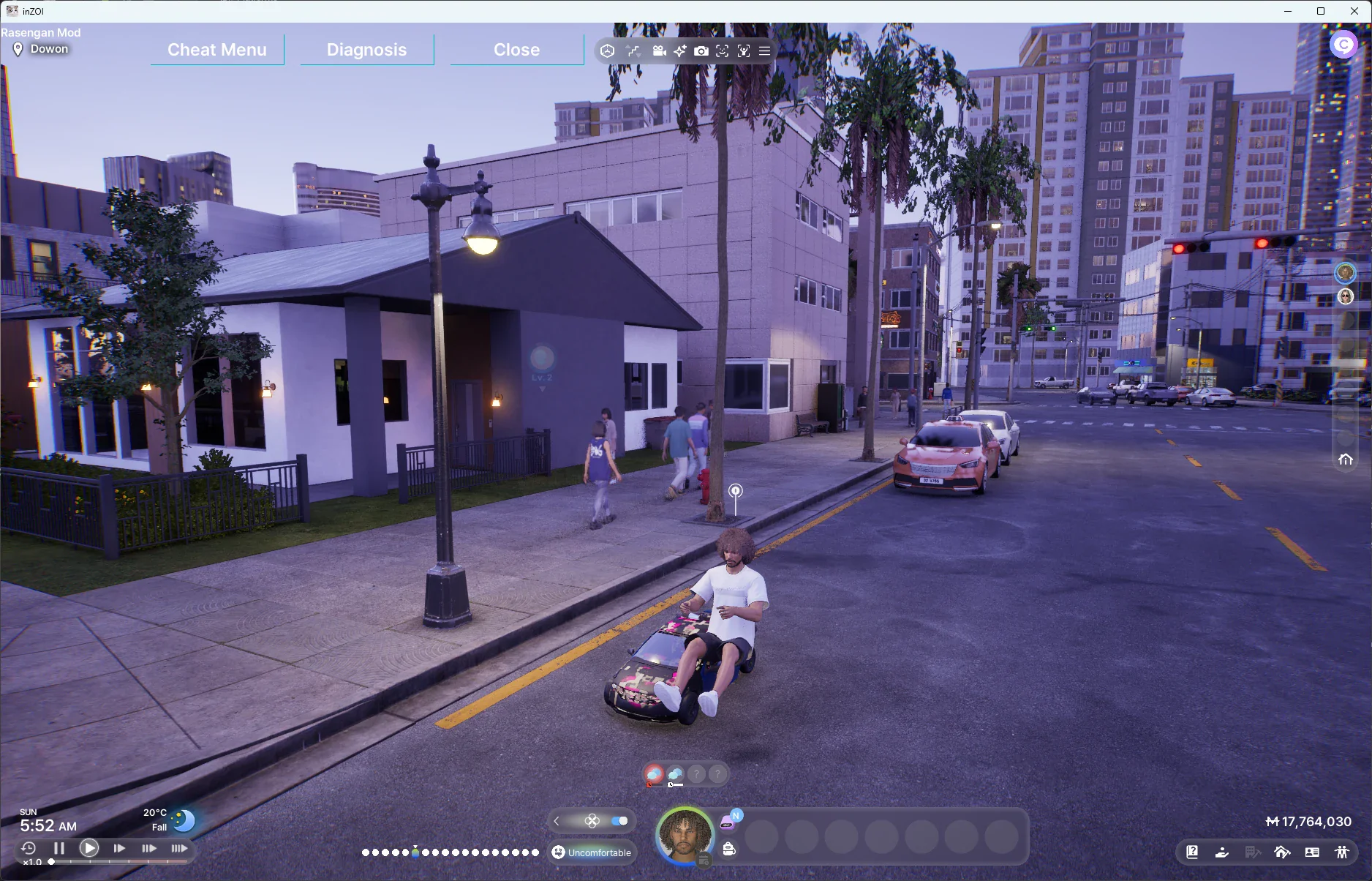Open the home build mode icon
Screen dimensions: 1372x881
[x=1281, y=852]
